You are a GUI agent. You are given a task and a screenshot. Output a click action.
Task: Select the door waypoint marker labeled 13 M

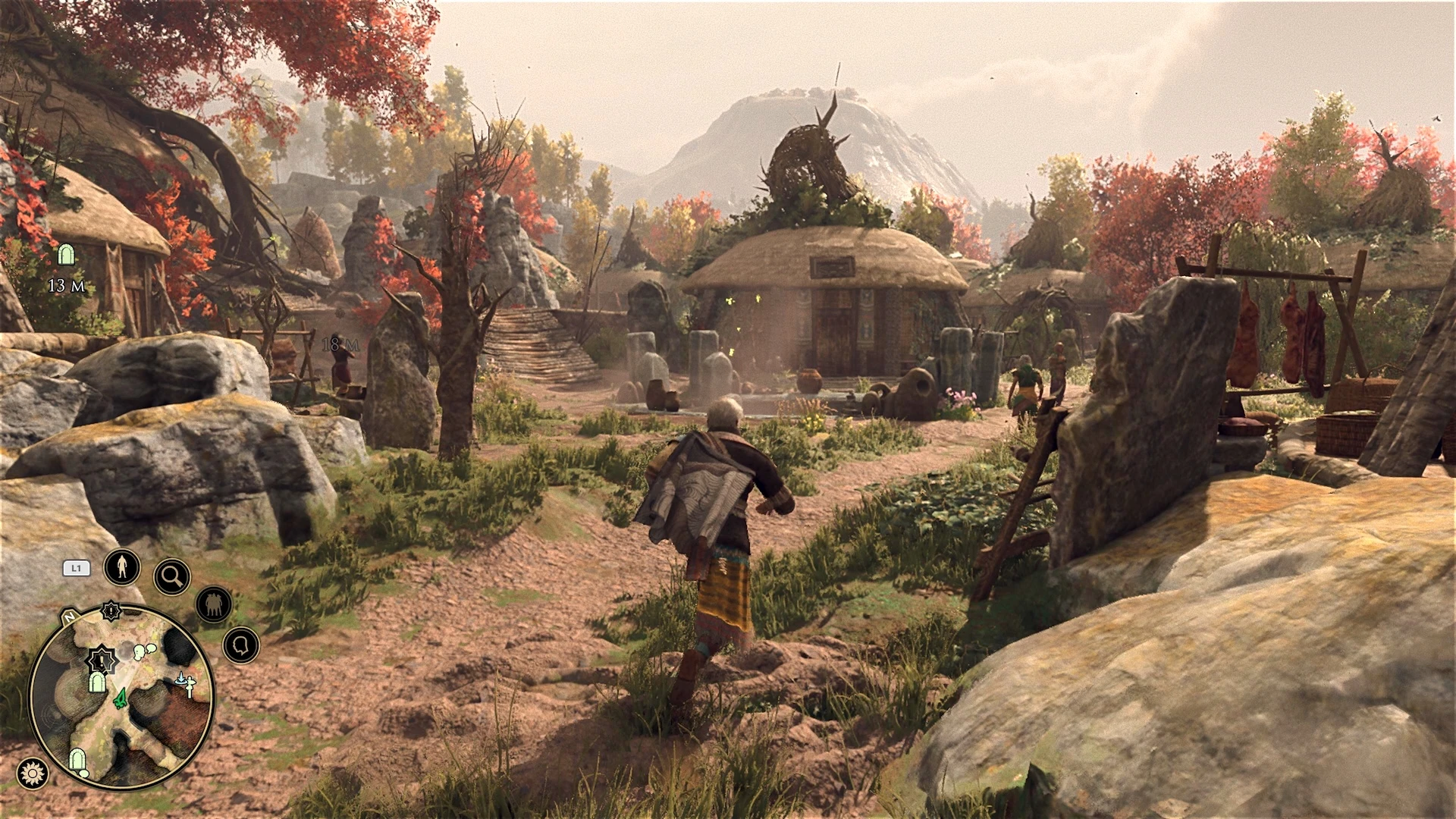click(67, 255)
